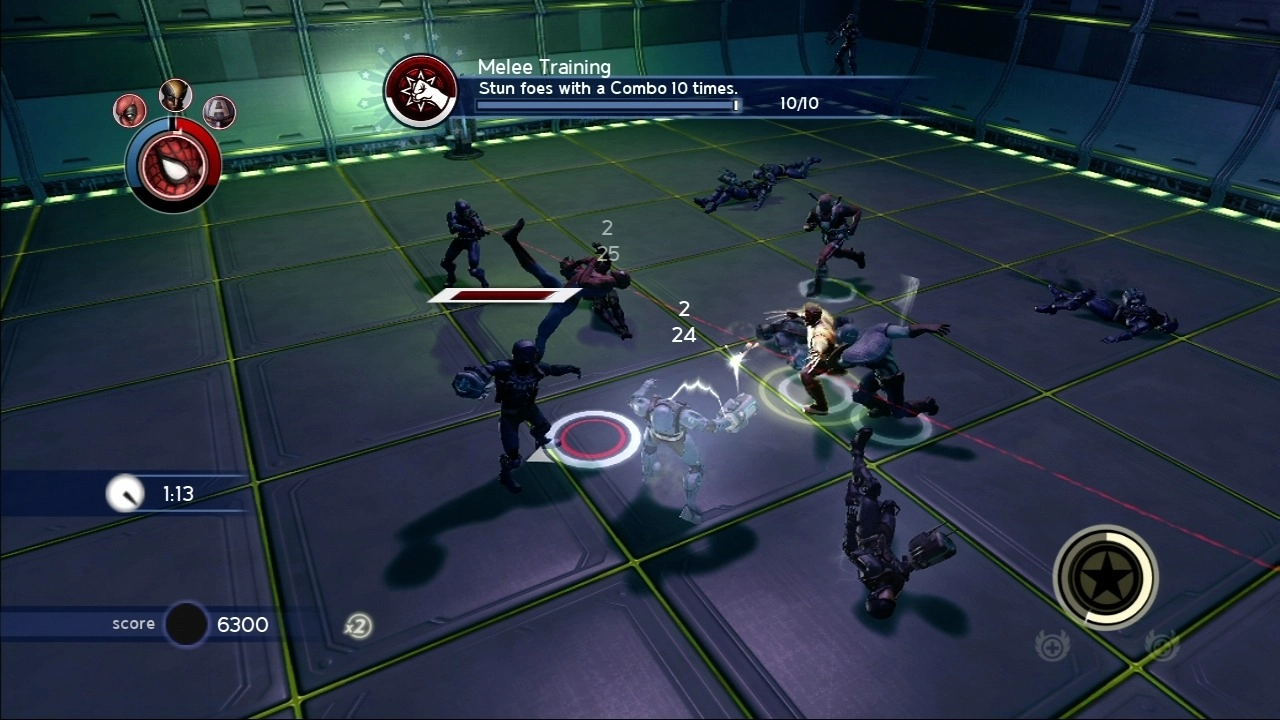Activate the star Fusion meter icon
The width and height of the screenshot is (1280, 720).
pyautogui.click(x=1105, y=577)
